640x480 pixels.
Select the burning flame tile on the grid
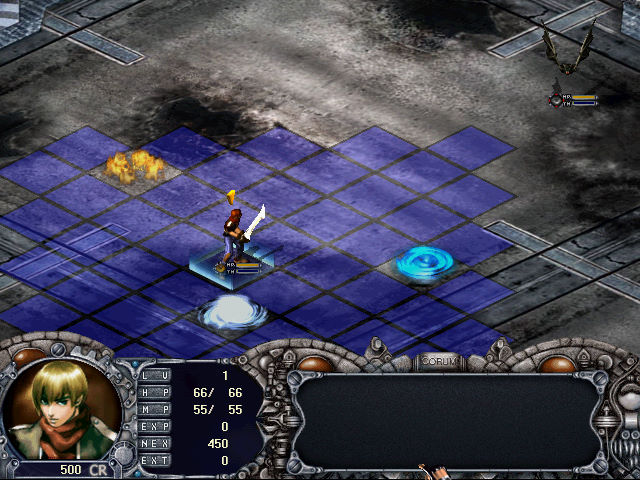131,164
